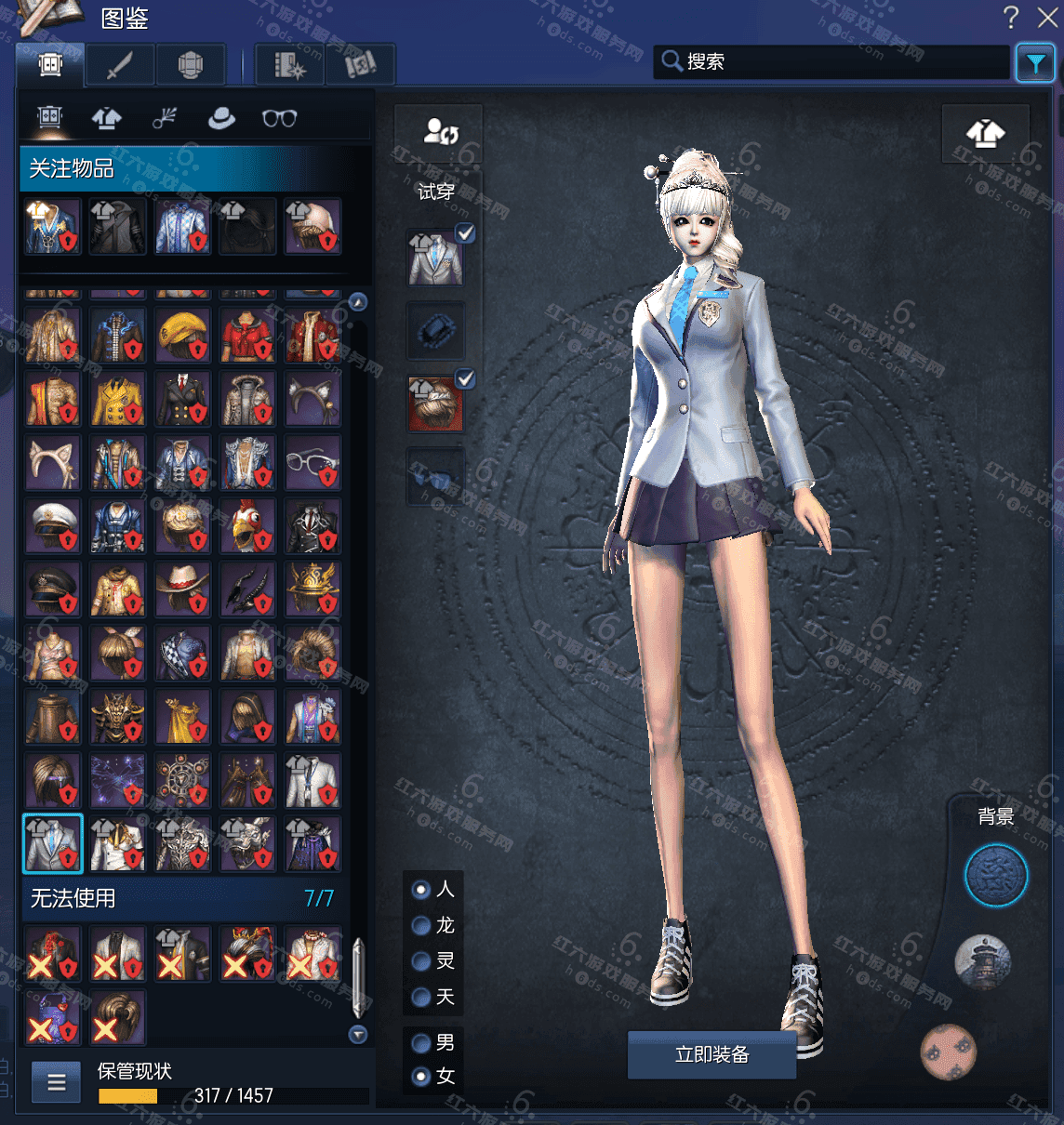Choose the 灵 race option
The height and width of the screenshot is (1125, 1064).
click(421, 960)
